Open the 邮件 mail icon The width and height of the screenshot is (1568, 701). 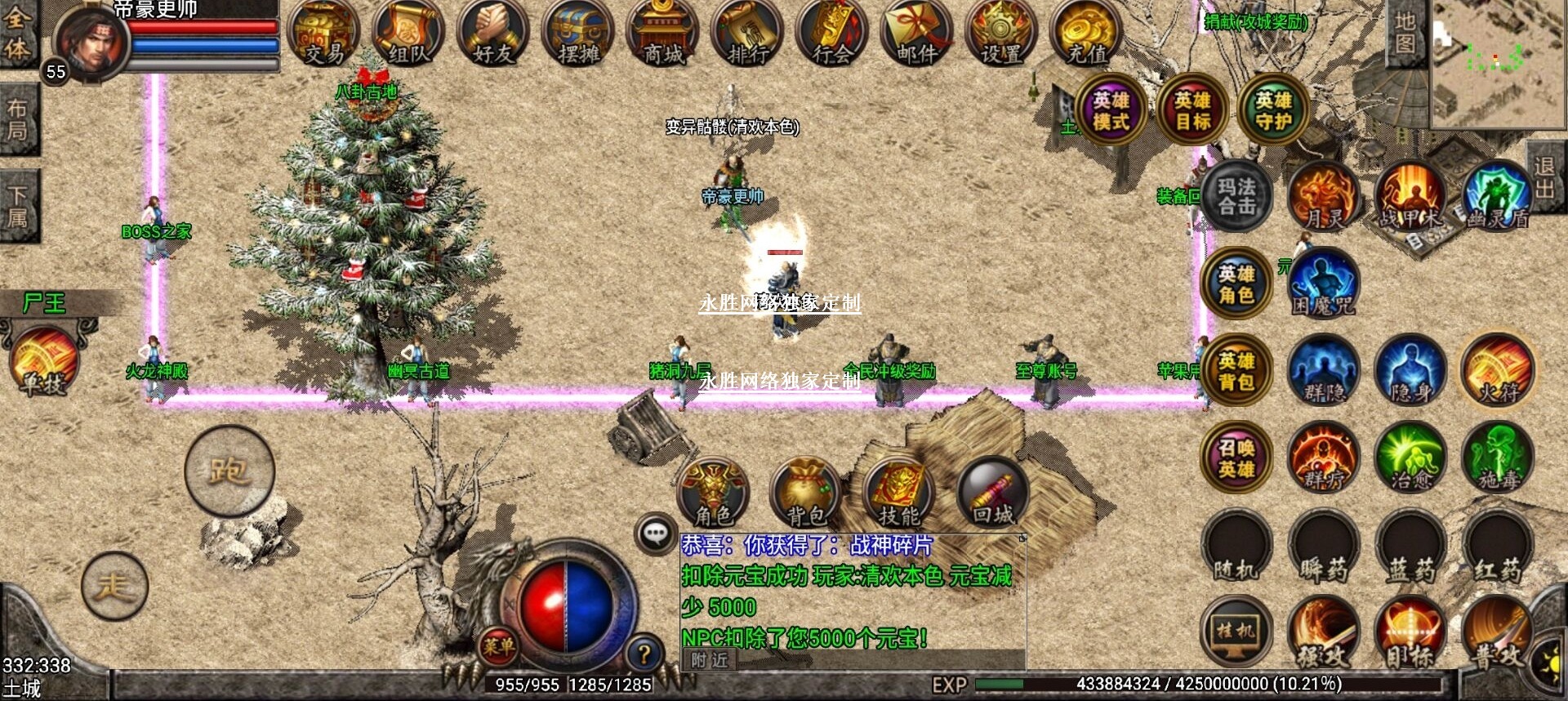click(x=917, y=34)
